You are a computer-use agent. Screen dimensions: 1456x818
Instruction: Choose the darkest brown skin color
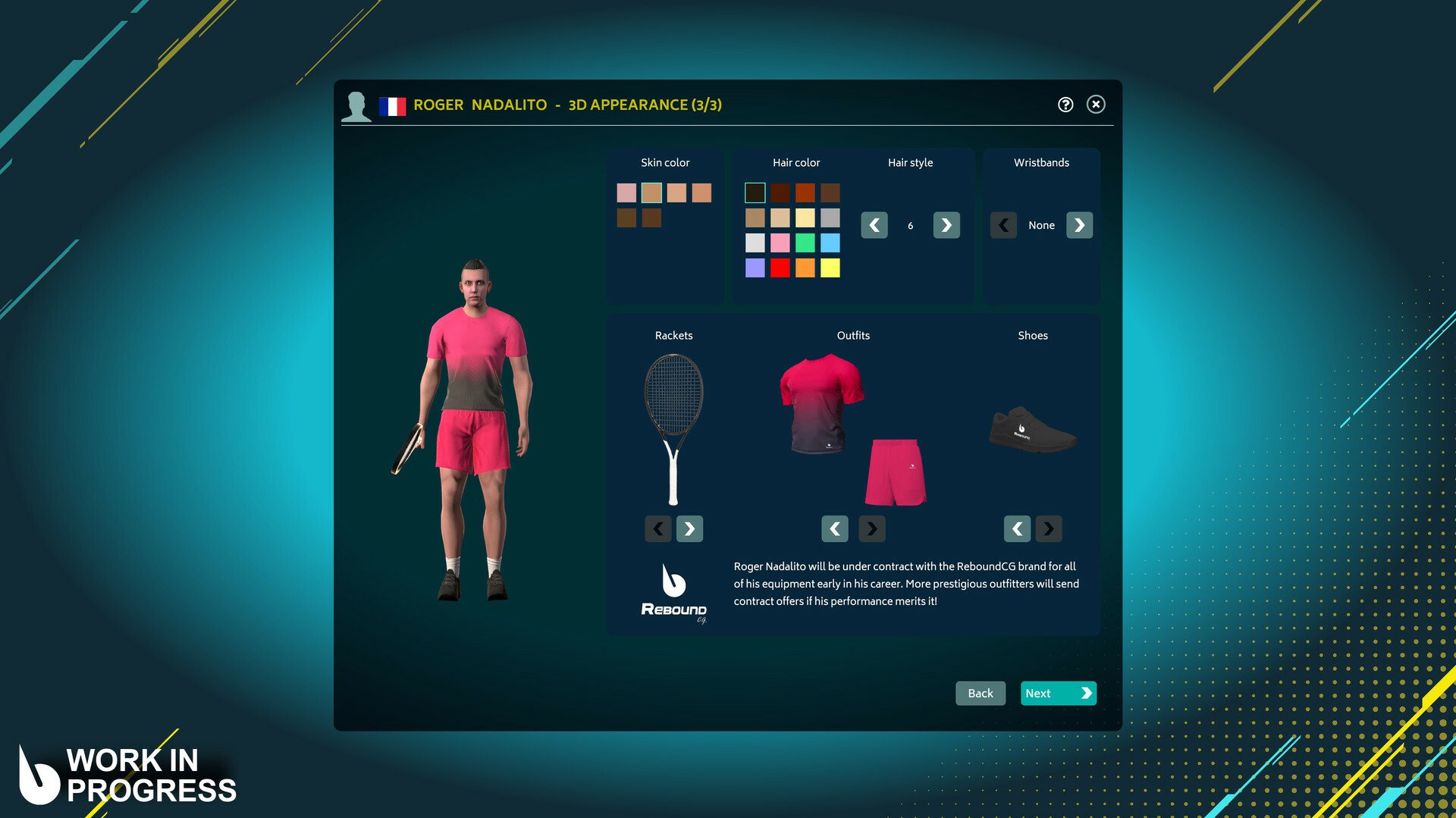pyautogui.click(x=651, y=218)
